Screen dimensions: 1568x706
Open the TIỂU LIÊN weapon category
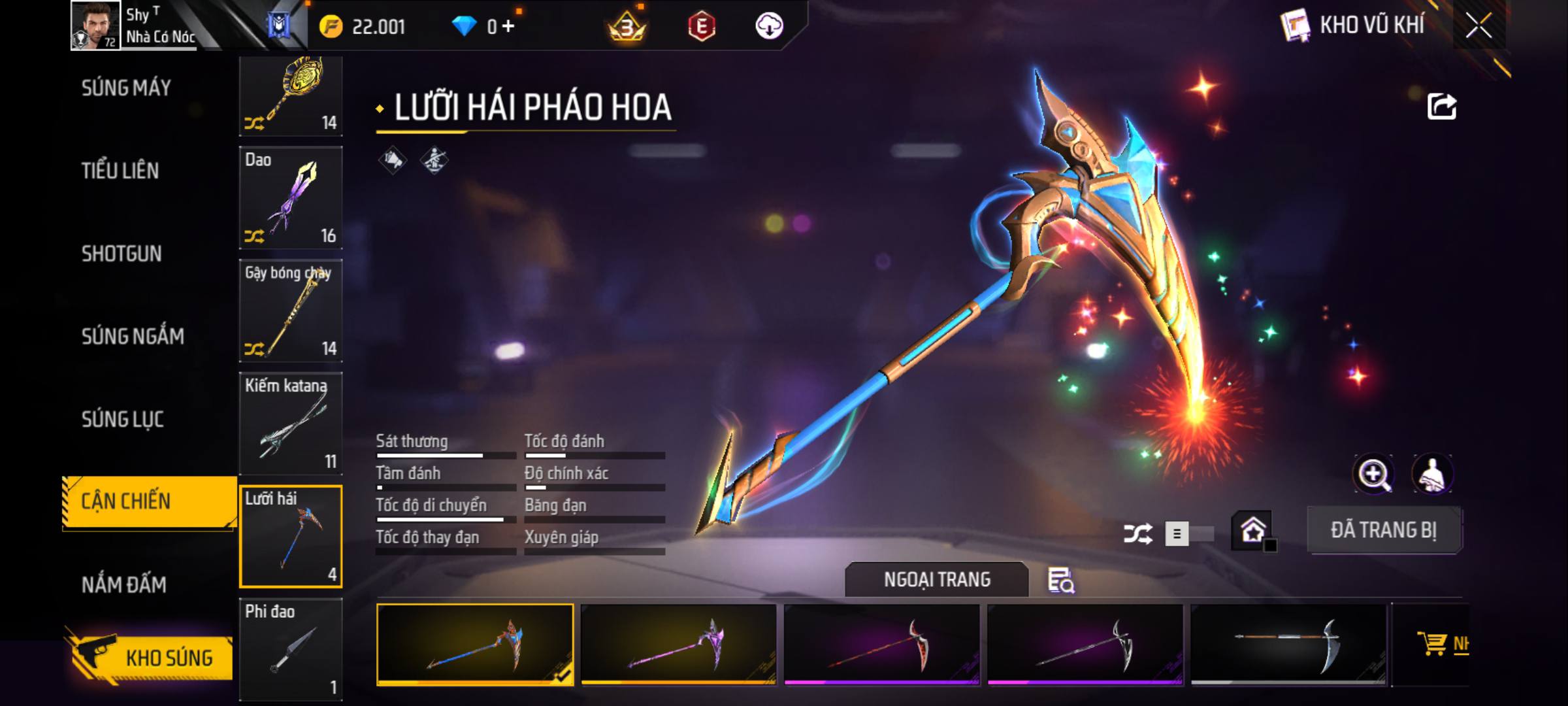120,171
